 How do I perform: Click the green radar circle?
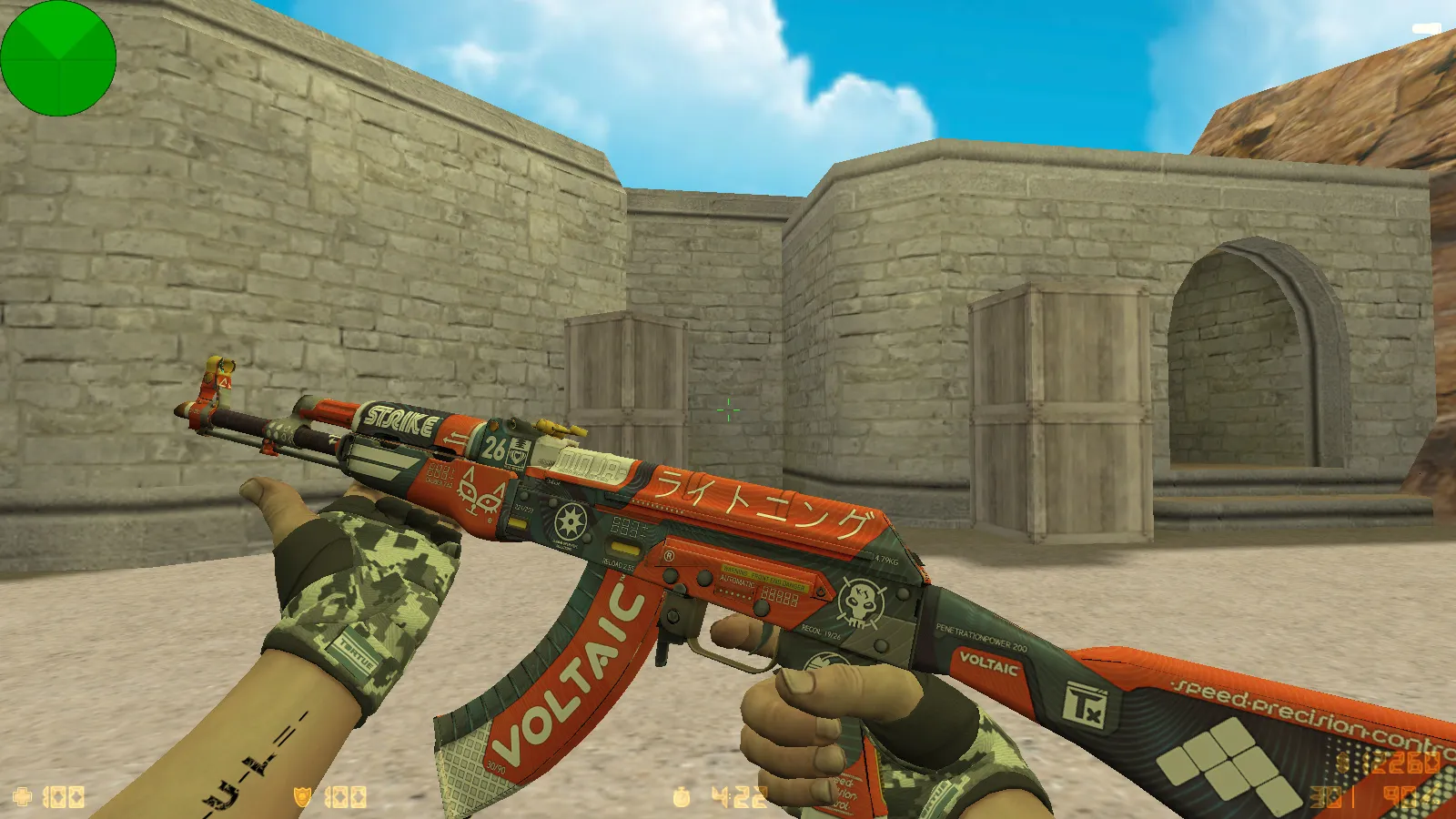point(58,58)
